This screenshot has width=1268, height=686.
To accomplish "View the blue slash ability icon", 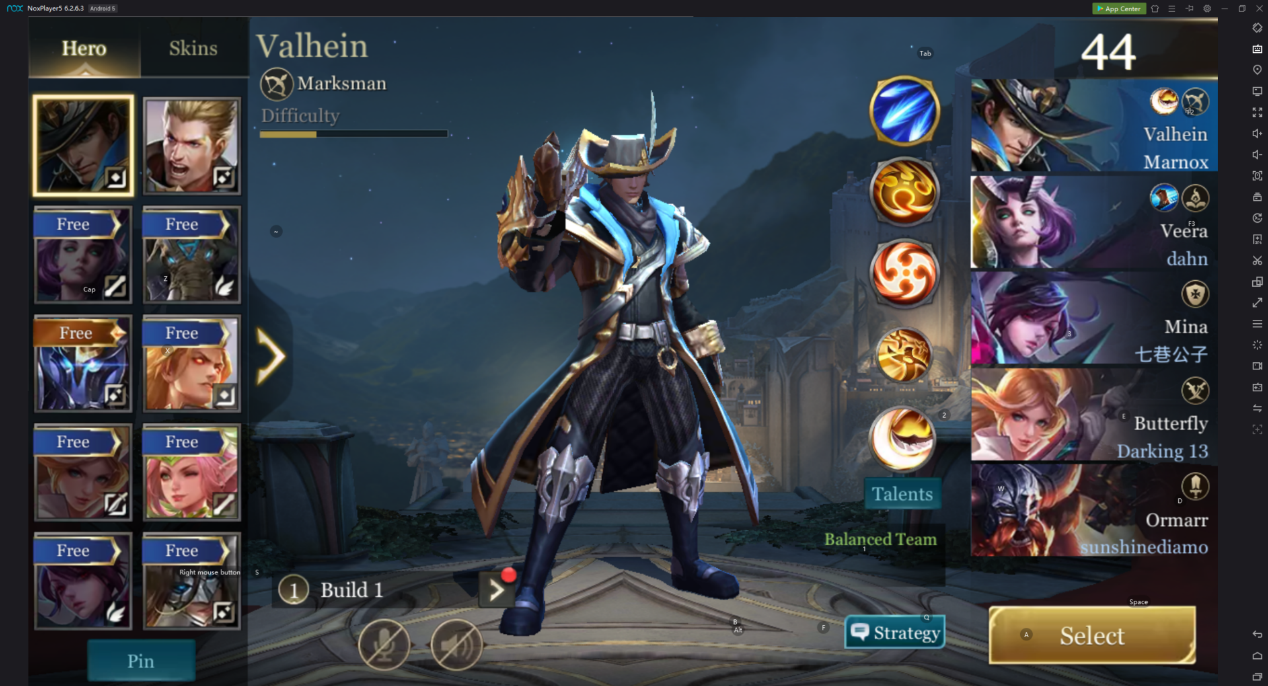I will point(904,111).
